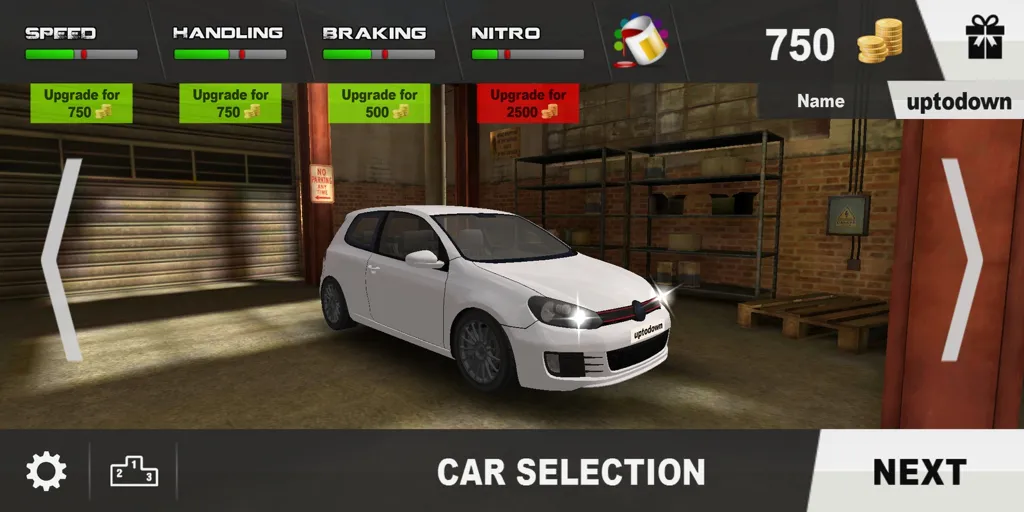Edit the uptodown name field
The image size is (1024, 512).
coord(958,101)
